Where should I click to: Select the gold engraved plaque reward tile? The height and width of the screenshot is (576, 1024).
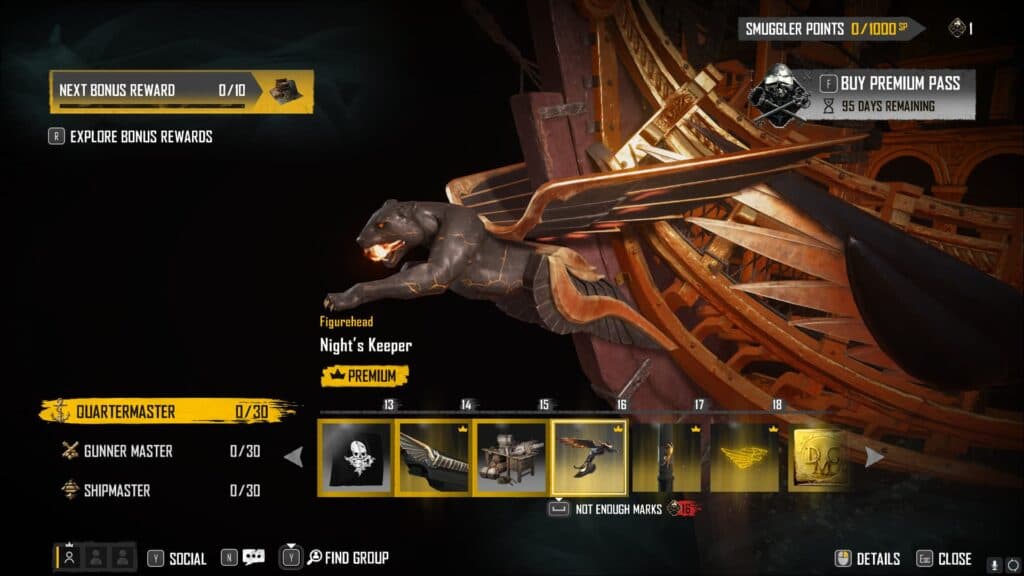820,456
